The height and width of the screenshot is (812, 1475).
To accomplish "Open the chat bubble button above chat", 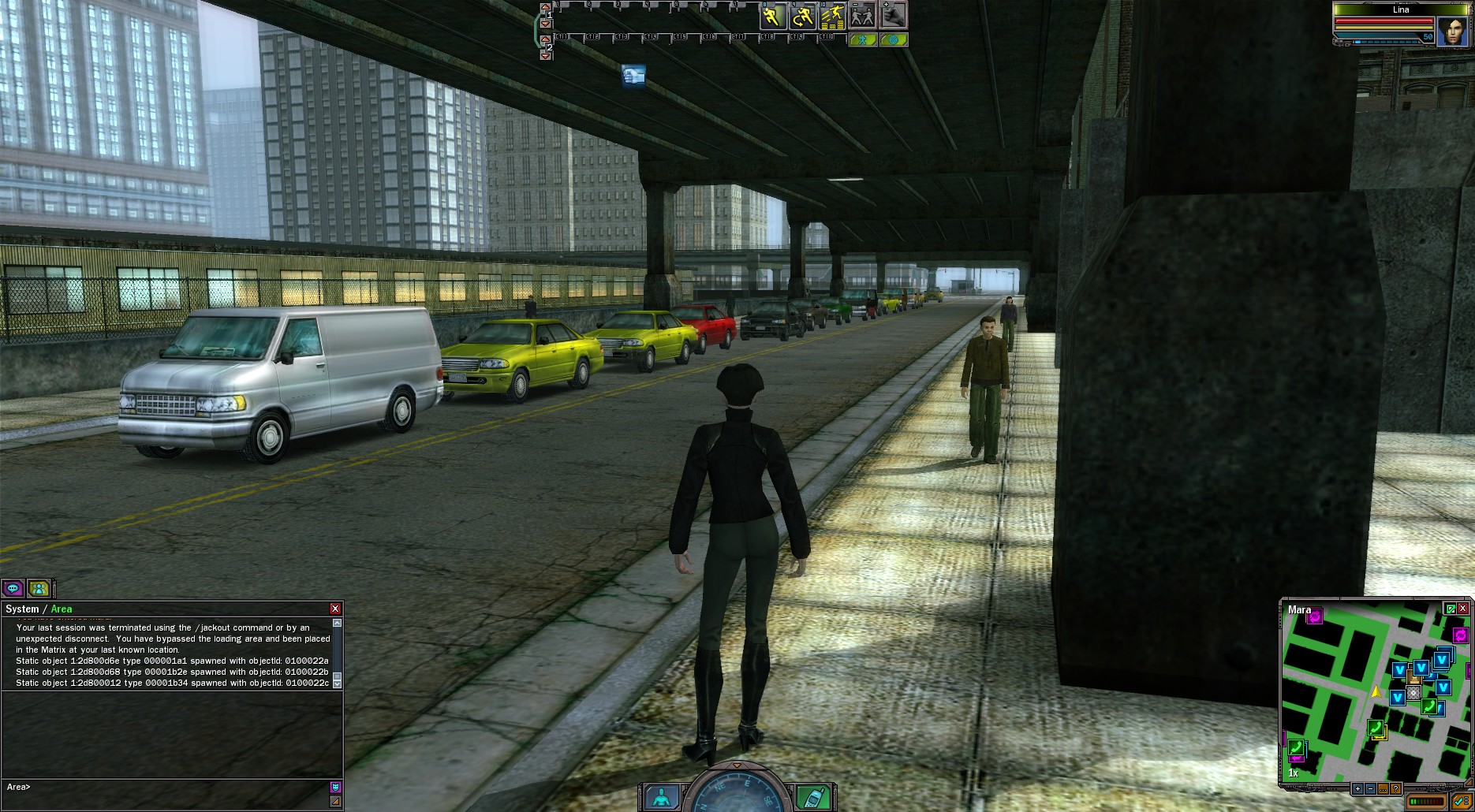I will point(13,588).
